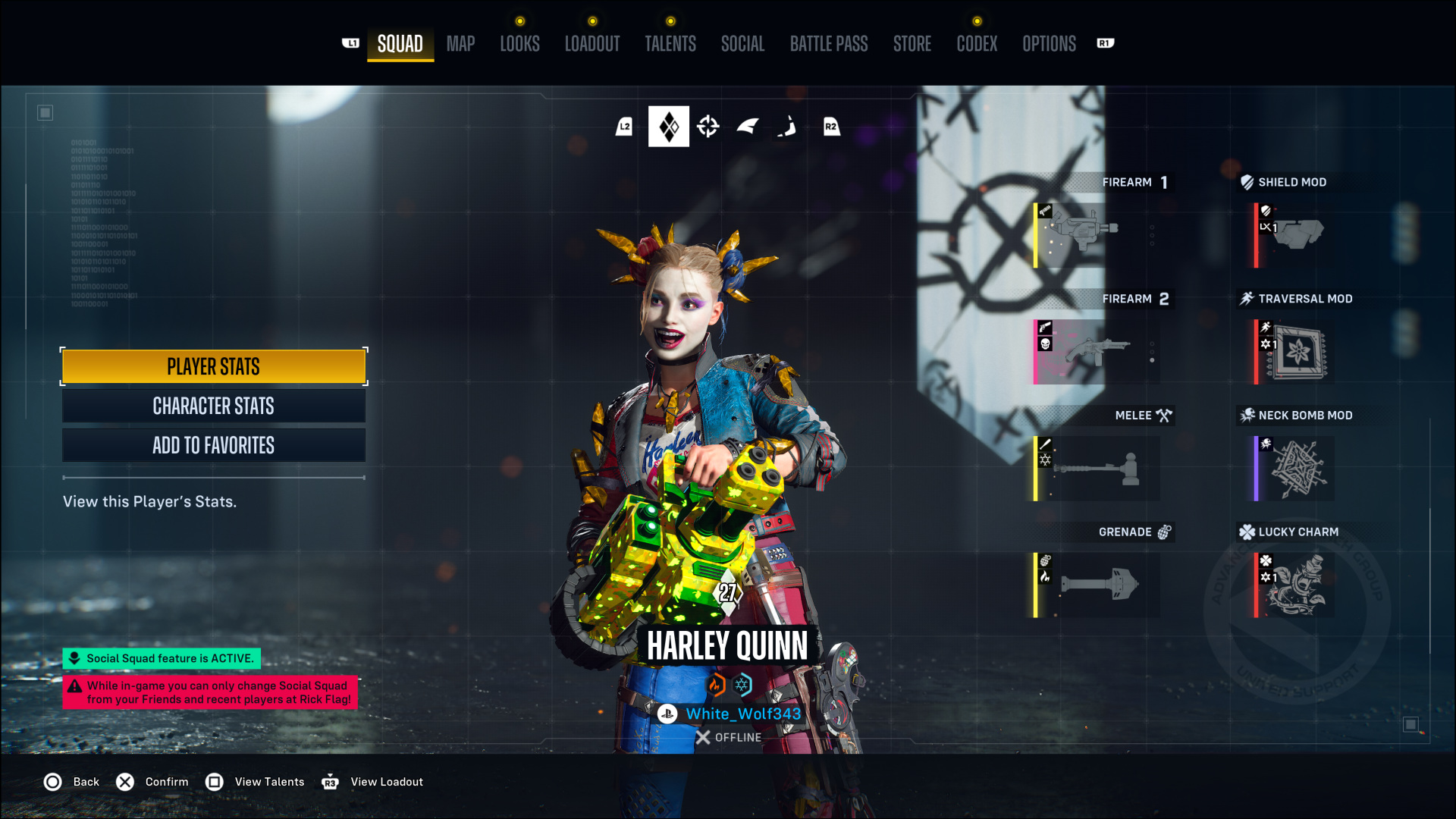Select the Deadshot crosshair character icon
Viewport: 1456px width, 819px height.
[708, 127]
